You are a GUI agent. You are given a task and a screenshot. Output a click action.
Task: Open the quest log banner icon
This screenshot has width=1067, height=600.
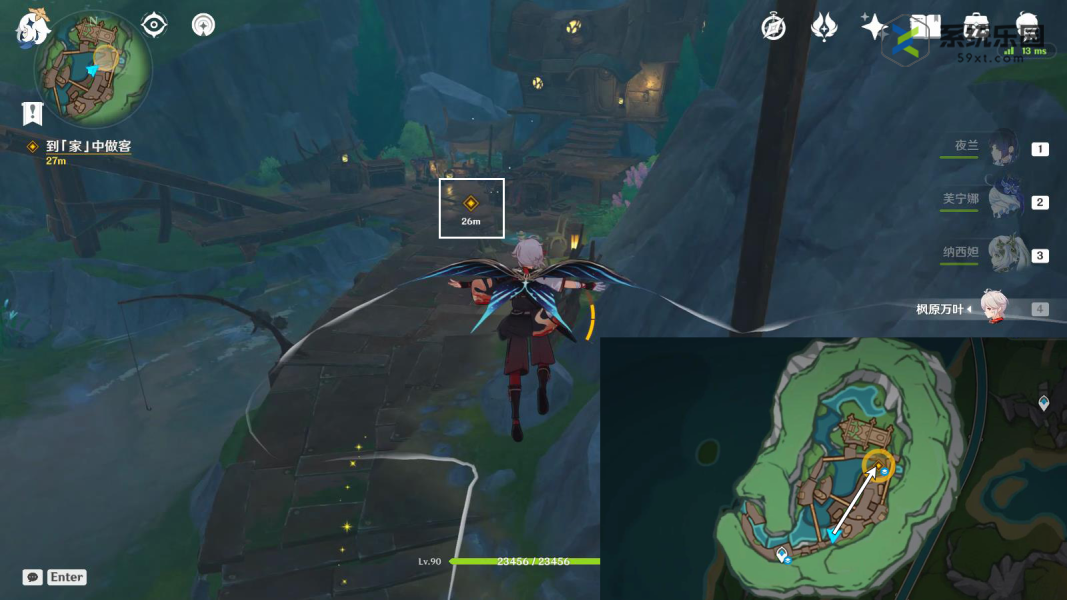(32, 112)
